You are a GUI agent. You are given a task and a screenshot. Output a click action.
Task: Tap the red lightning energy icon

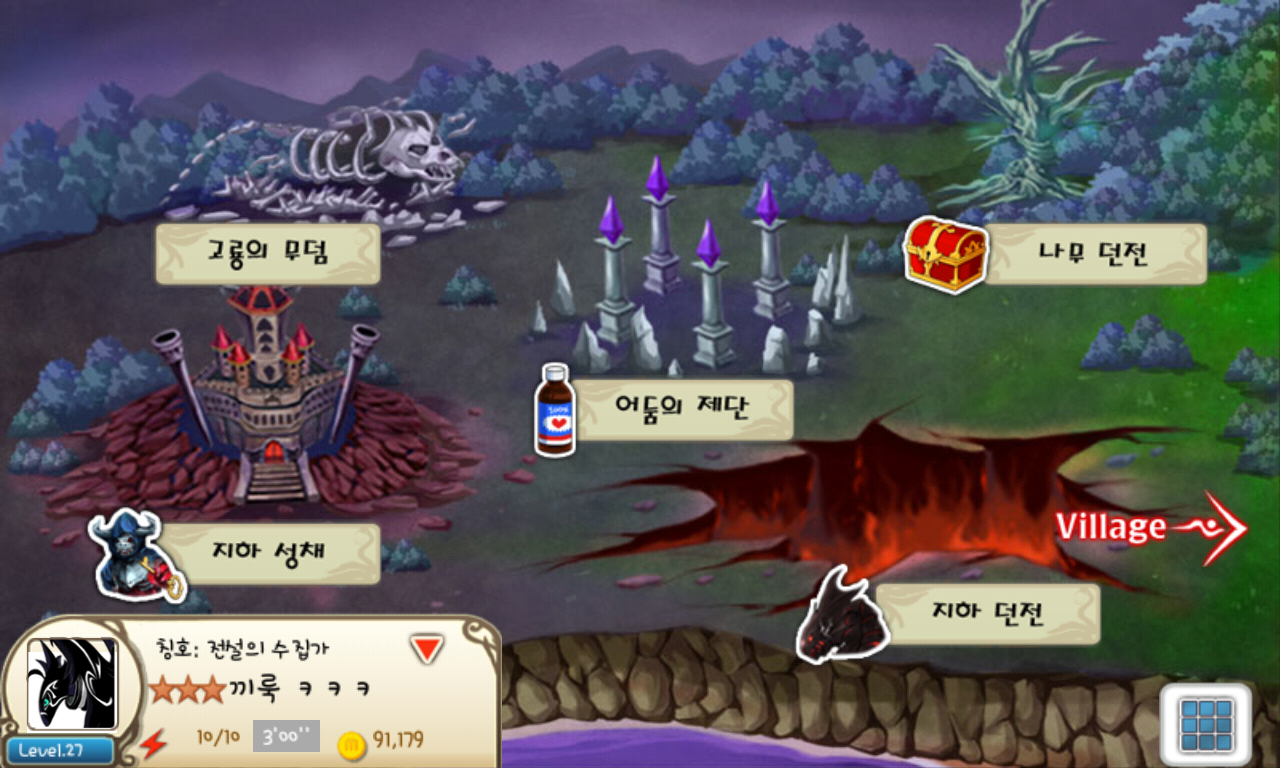coord(153,744)
